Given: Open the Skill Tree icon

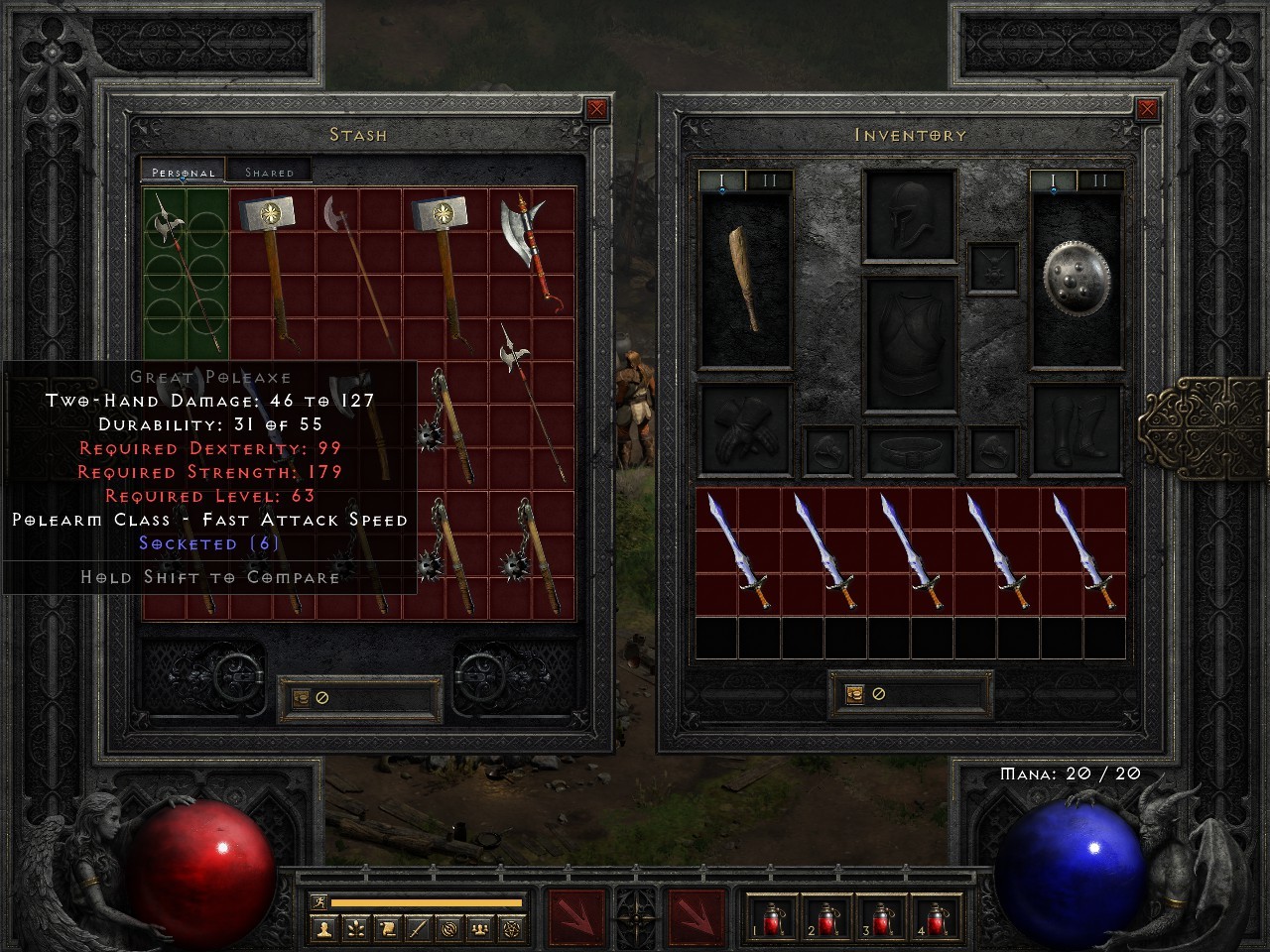Looking at the screenshot, I should point(354,929).
